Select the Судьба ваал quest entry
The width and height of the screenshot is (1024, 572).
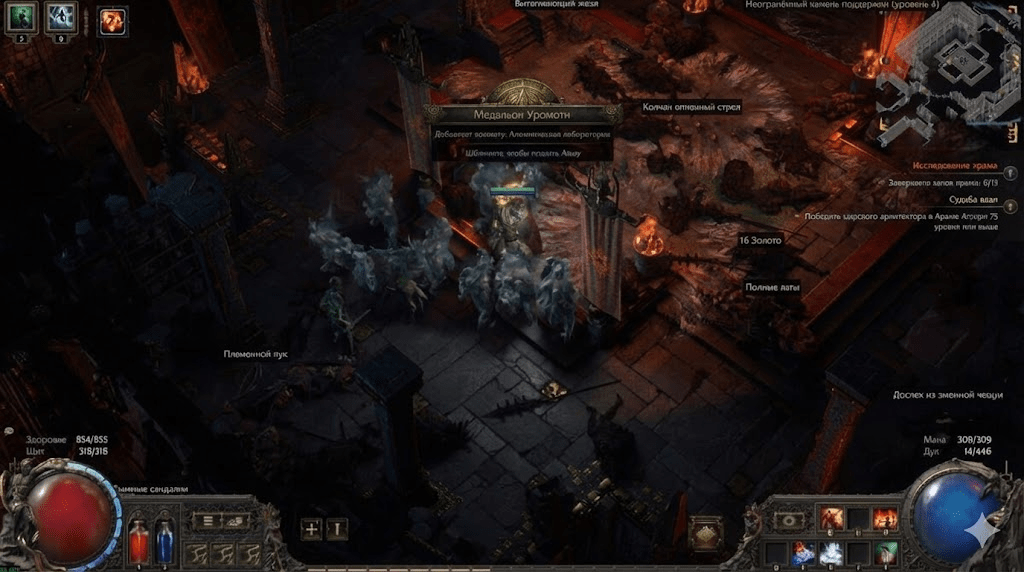click(x=974, y=200)
